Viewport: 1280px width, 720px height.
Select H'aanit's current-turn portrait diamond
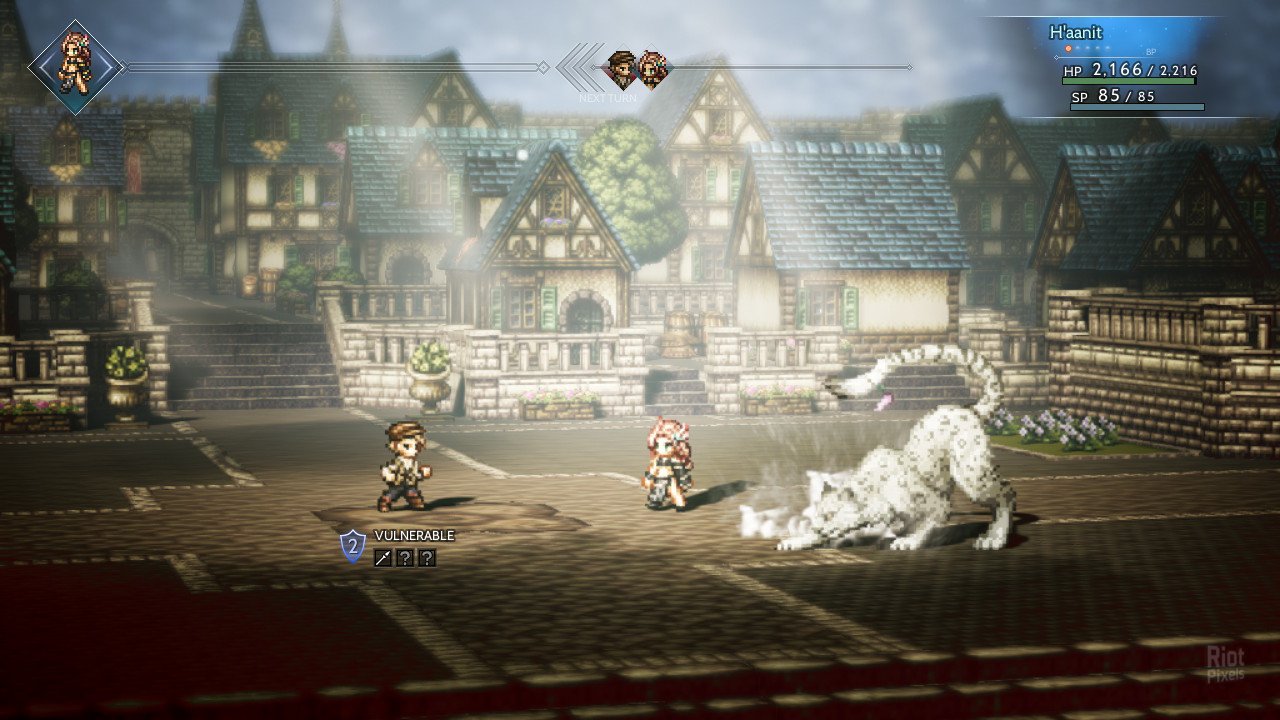click(76, 67)
